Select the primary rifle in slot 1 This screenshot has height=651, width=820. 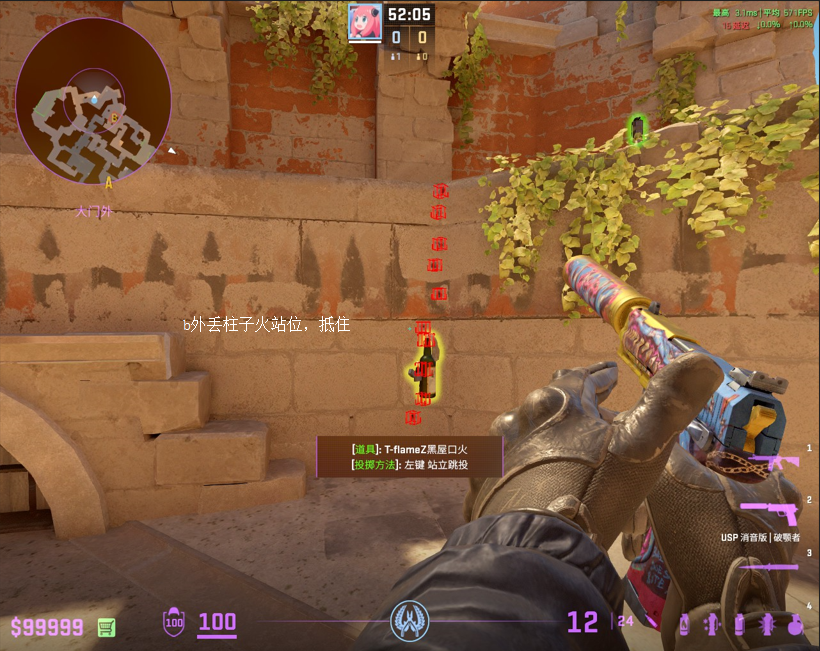coord(773,462)
